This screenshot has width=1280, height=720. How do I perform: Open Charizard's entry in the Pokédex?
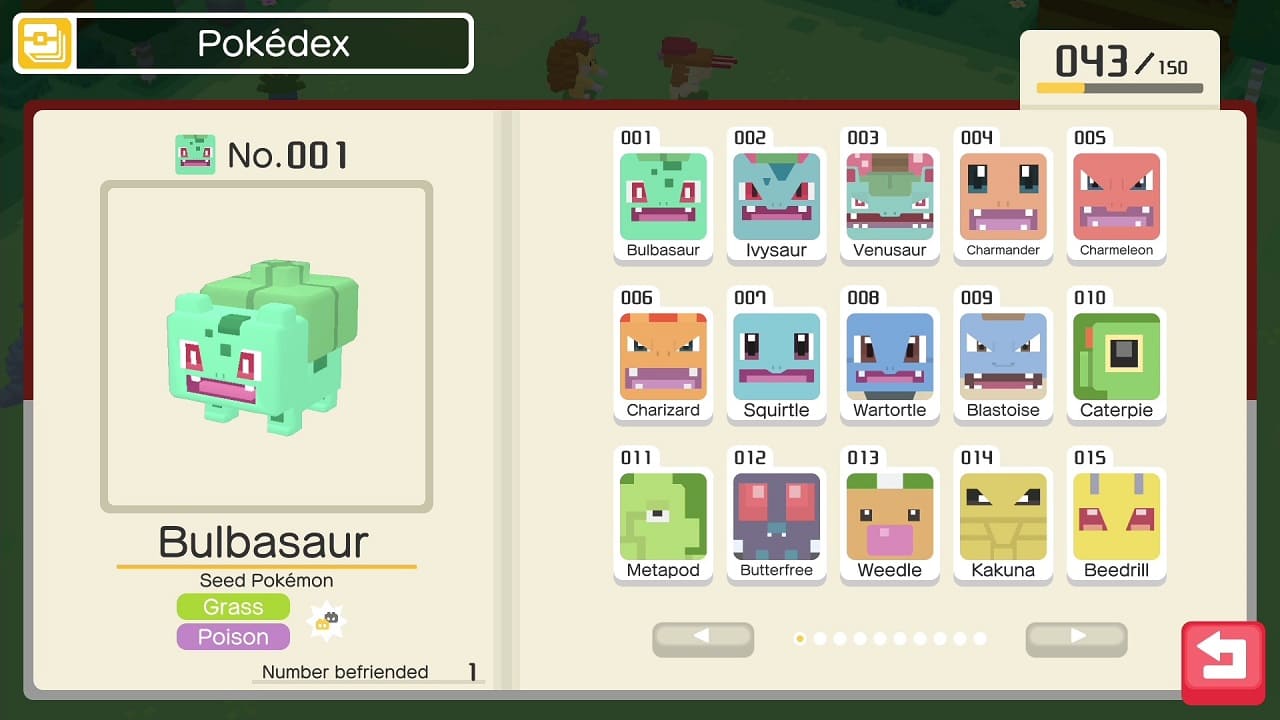pyautogui.click(x=663, y=357)
